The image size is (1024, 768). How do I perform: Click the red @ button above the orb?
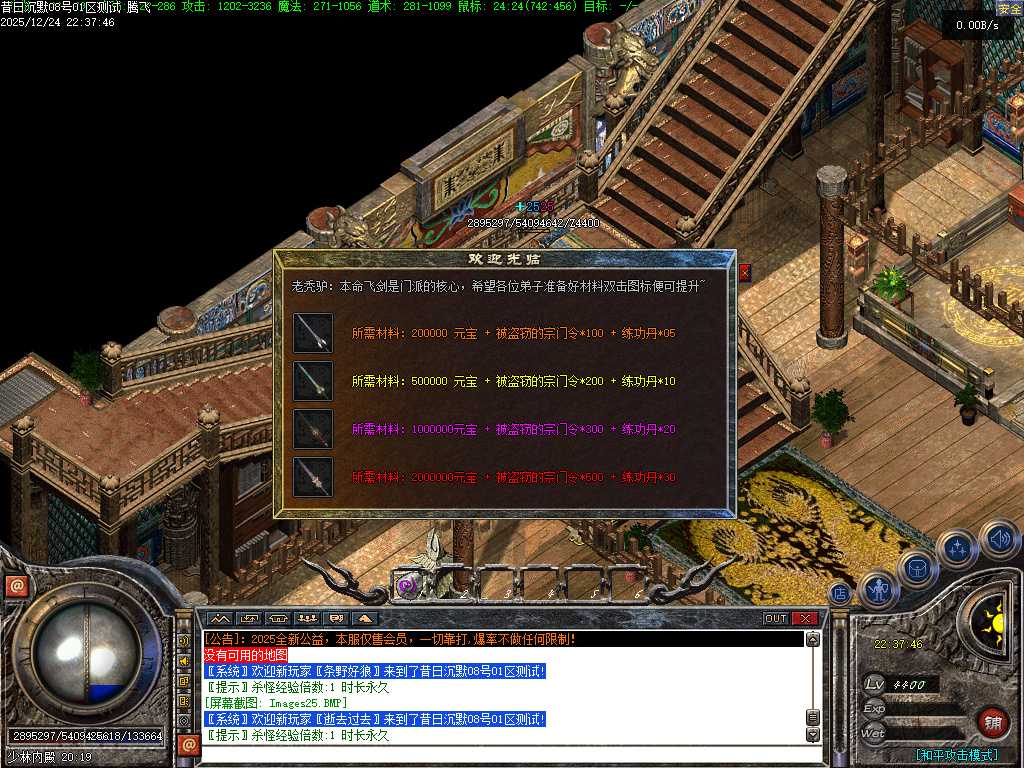click(x=17, y=587)
